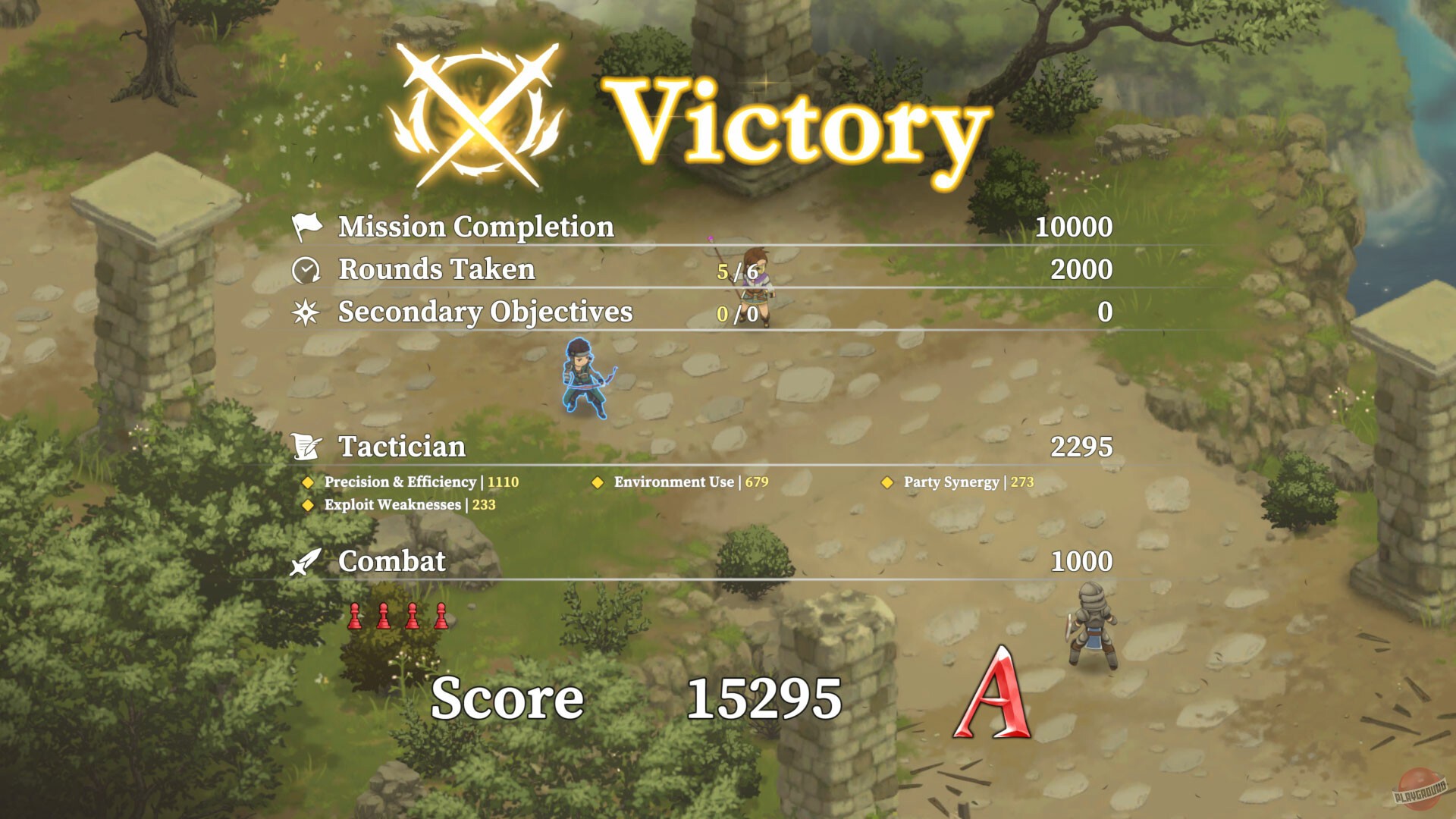Toggle the diamond next to Exploit Weaknesses
The width and height of the screenshot is (1456, 819).
pos(309,504)
